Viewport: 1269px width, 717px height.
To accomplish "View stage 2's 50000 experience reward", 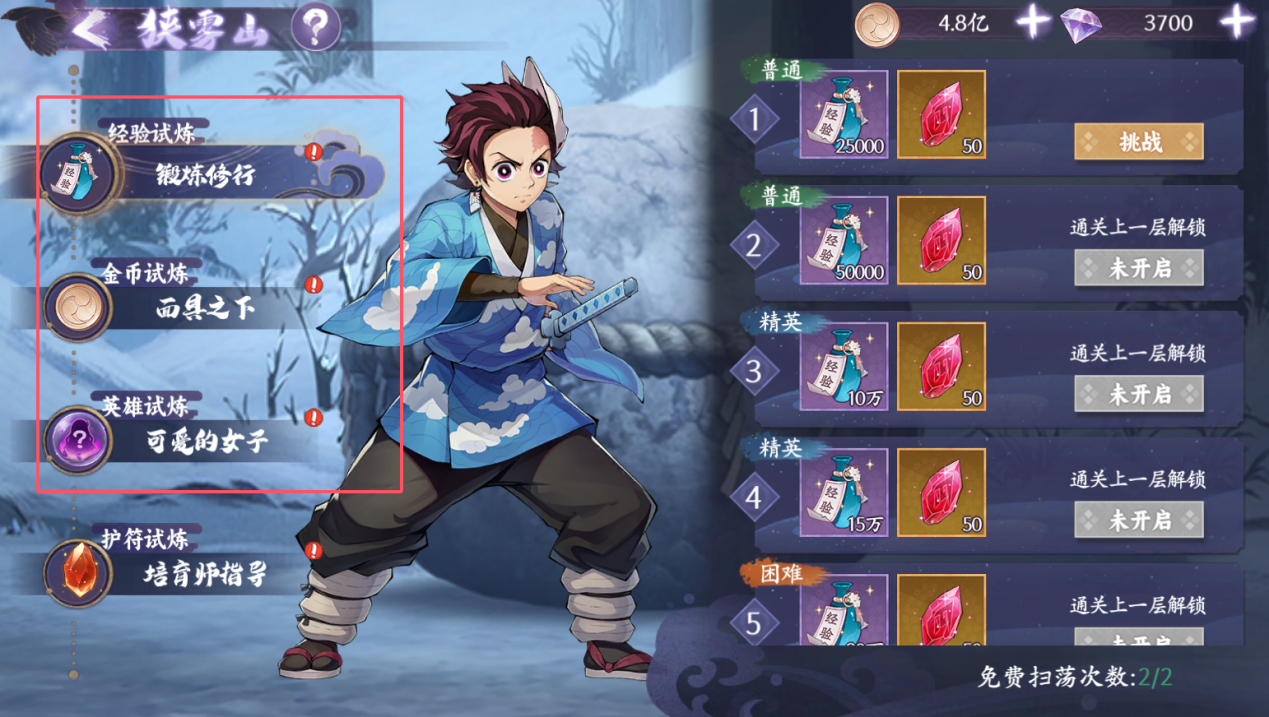I will (x=843, y=241).
